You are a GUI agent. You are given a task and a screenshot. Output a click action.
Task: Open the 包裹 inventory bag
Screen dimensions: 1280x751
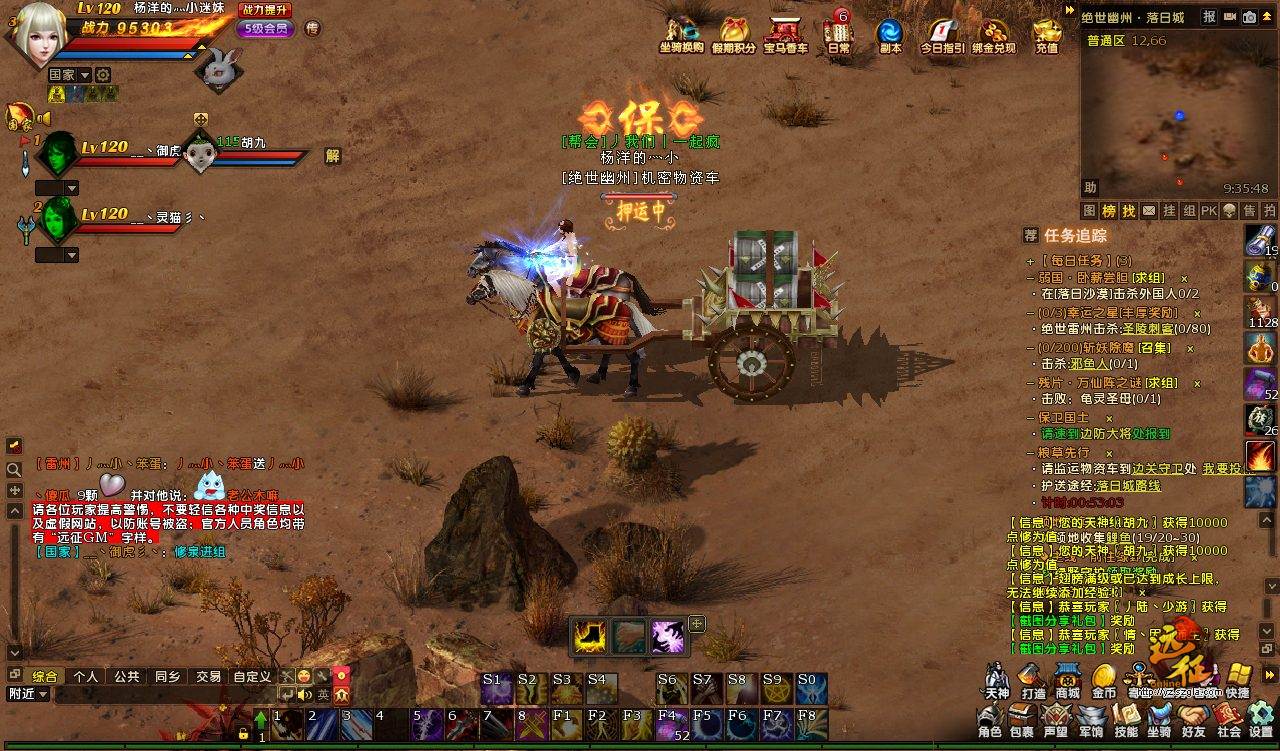[x=1021, y=717]
